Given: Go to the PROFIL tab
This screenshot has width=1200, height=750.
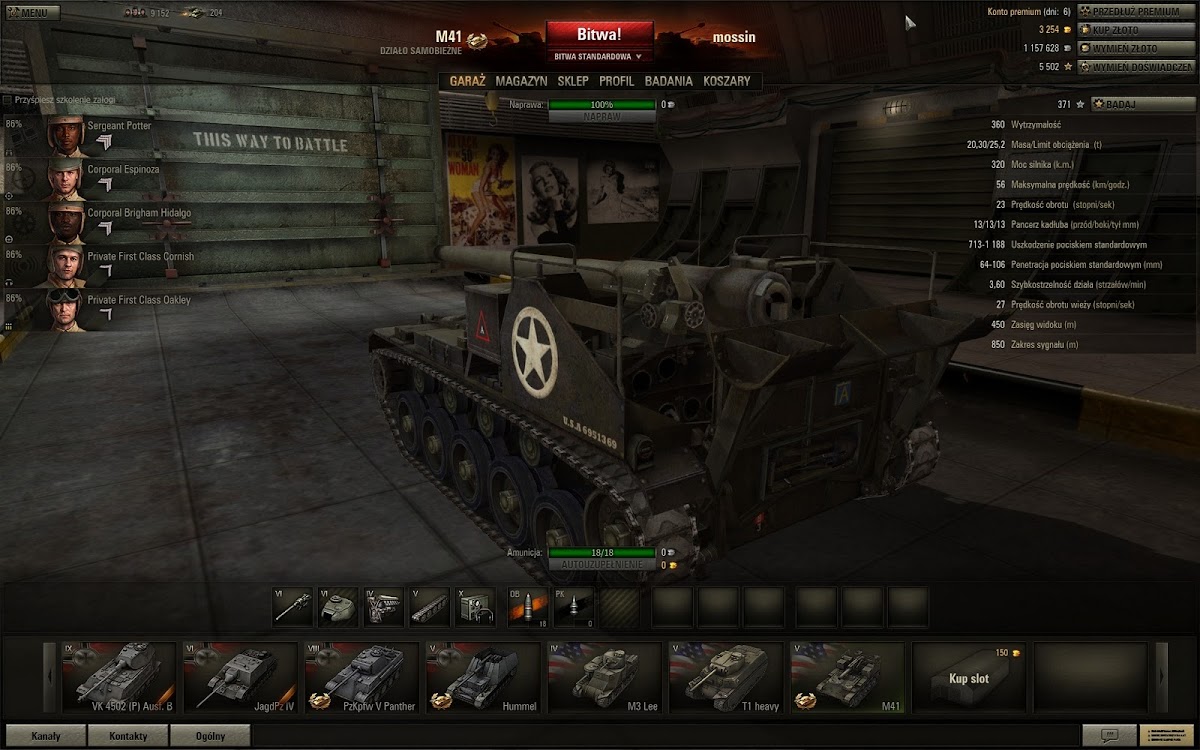Looking at the screenshot, I should pyautogui.click(x=616, y=81).
